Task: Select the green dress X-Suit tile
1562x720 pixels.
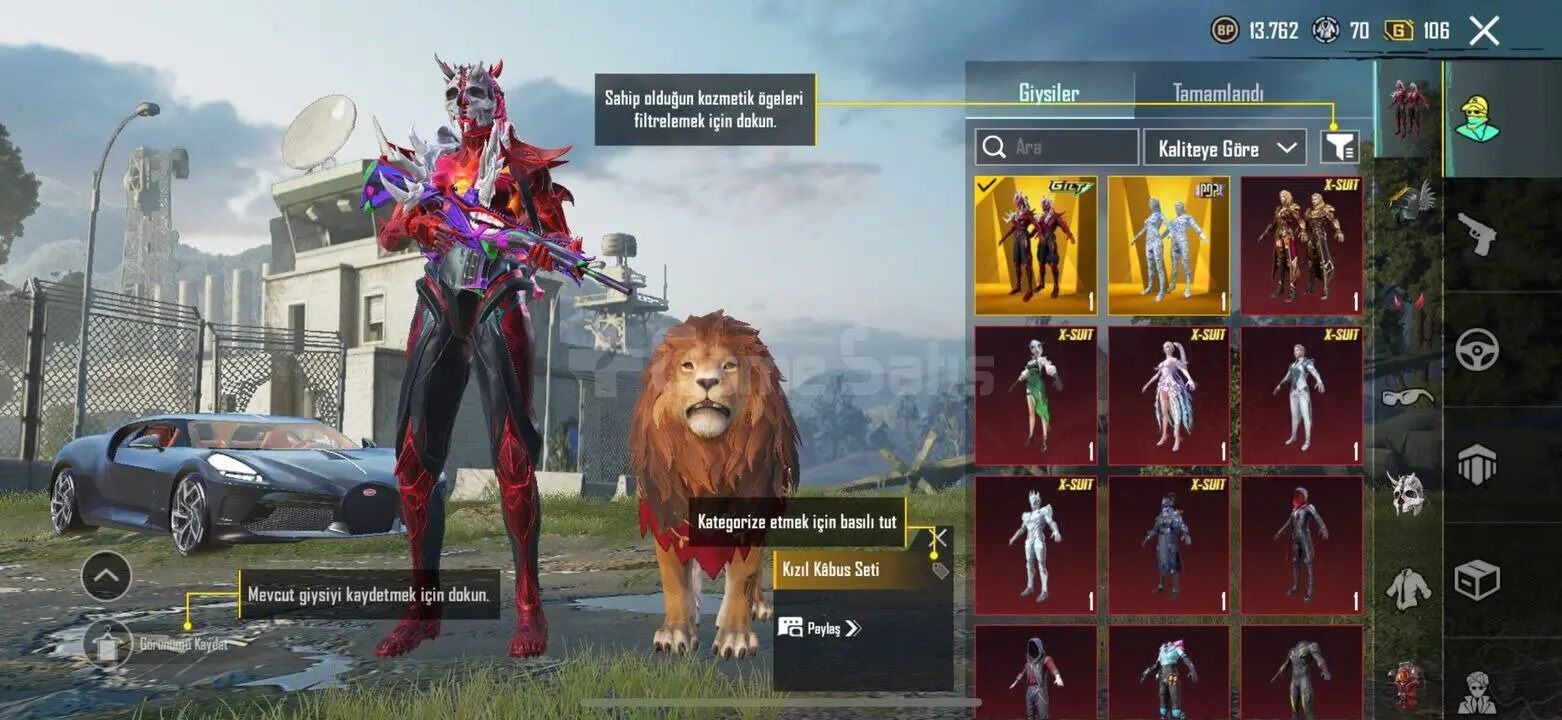Action: (x=1036, y=396)
